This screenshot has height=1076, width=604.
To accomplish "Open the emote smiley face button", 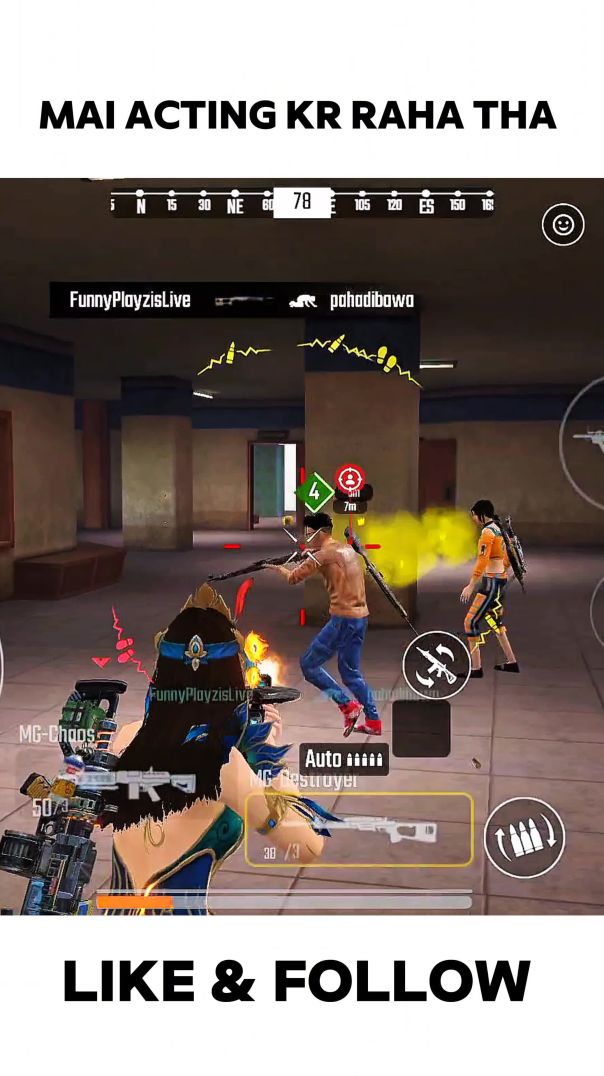I will click(x=563, y=225).
